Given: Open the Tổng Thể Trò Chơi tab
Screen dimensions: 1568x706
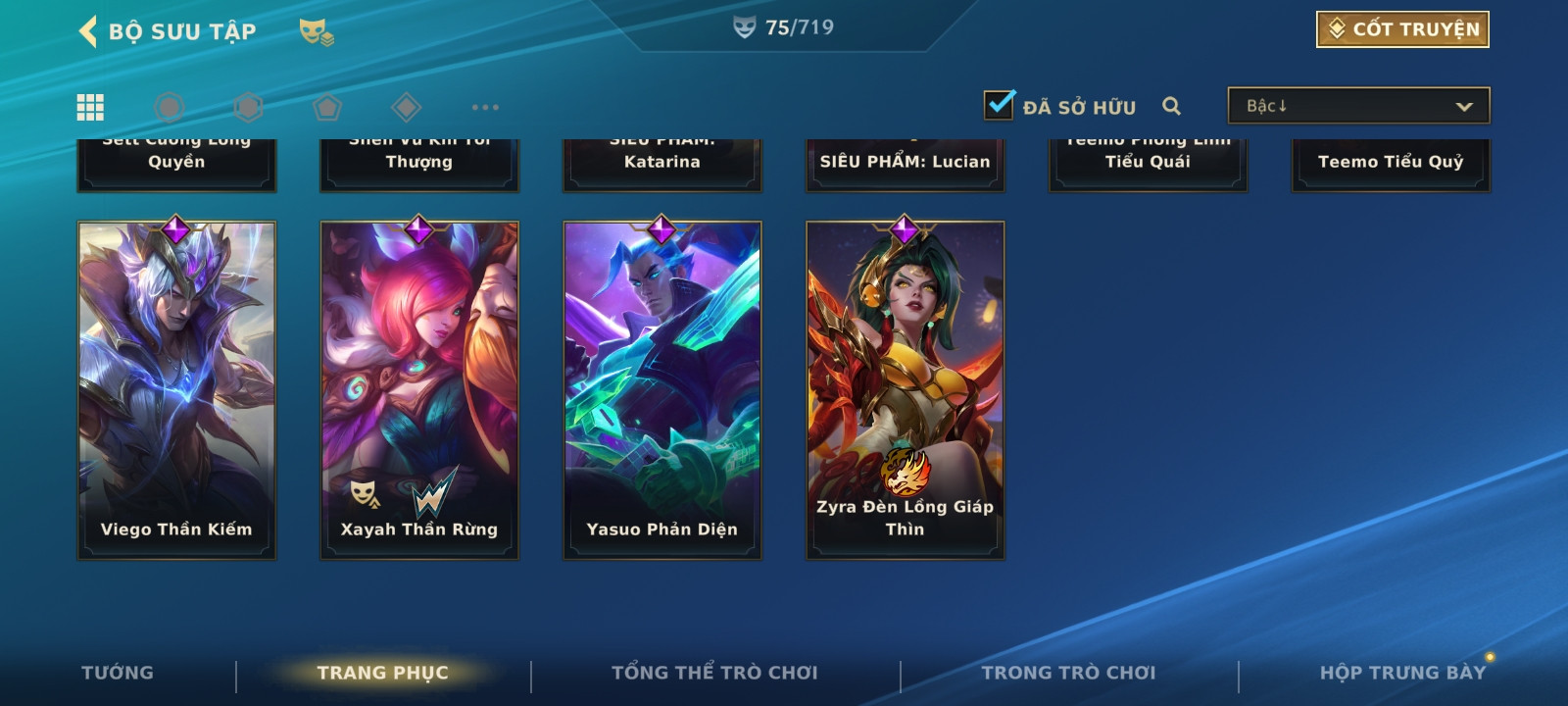Looking at the screenshot, I should (x=714, y=673).
